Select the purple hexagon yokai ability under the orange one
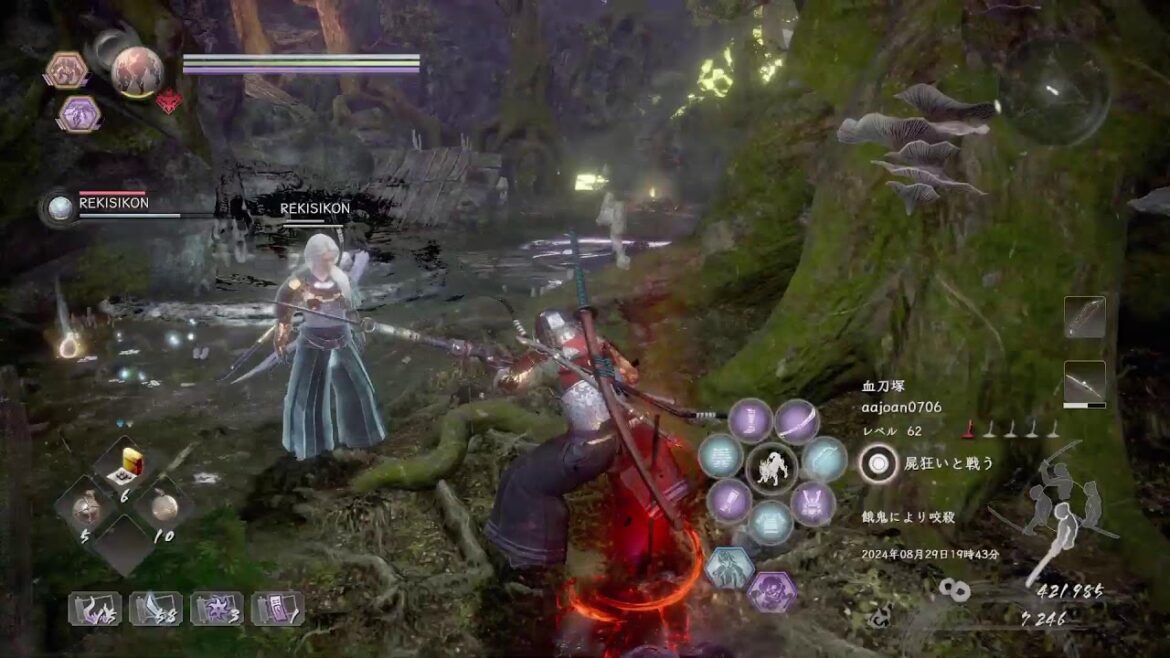 [x=78, y=113]
